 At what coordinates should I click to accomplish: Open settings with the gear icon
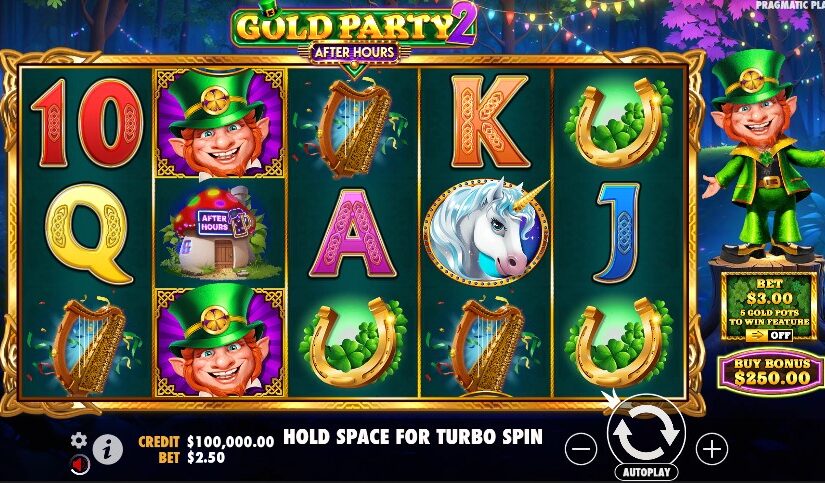[79, 440]
